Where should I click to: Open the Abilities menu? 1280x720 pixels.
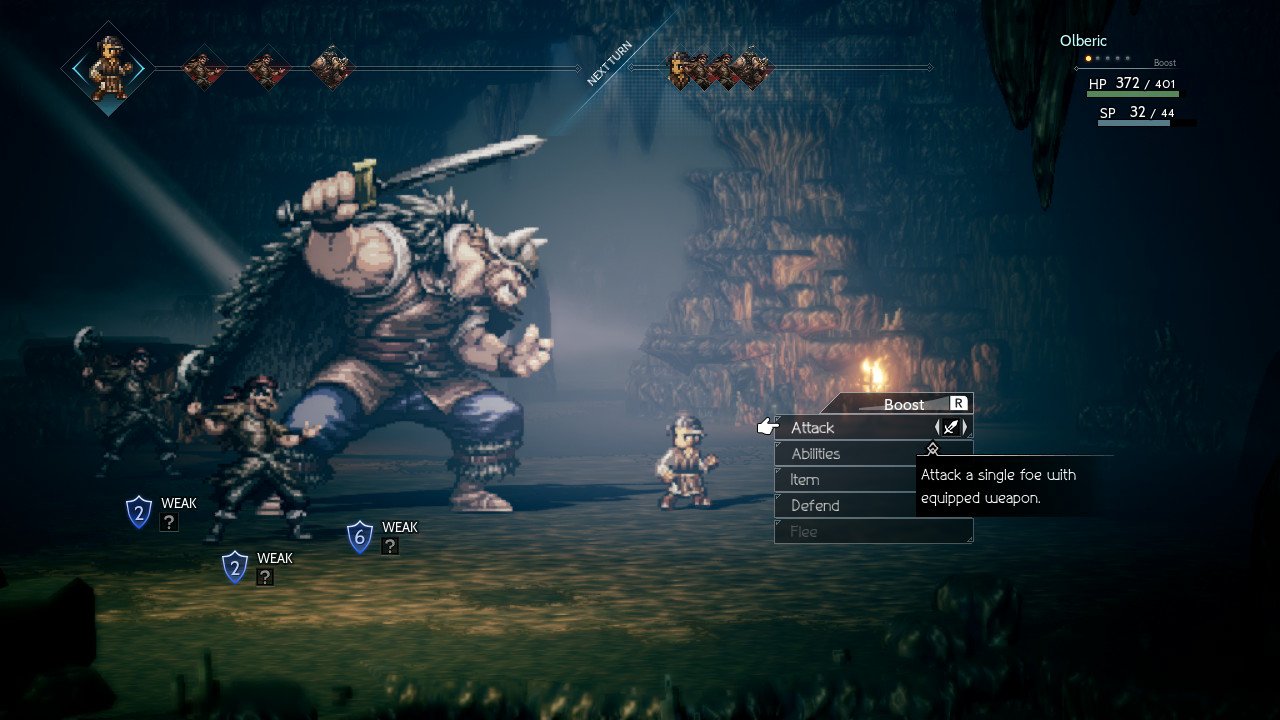coord(816,454)
